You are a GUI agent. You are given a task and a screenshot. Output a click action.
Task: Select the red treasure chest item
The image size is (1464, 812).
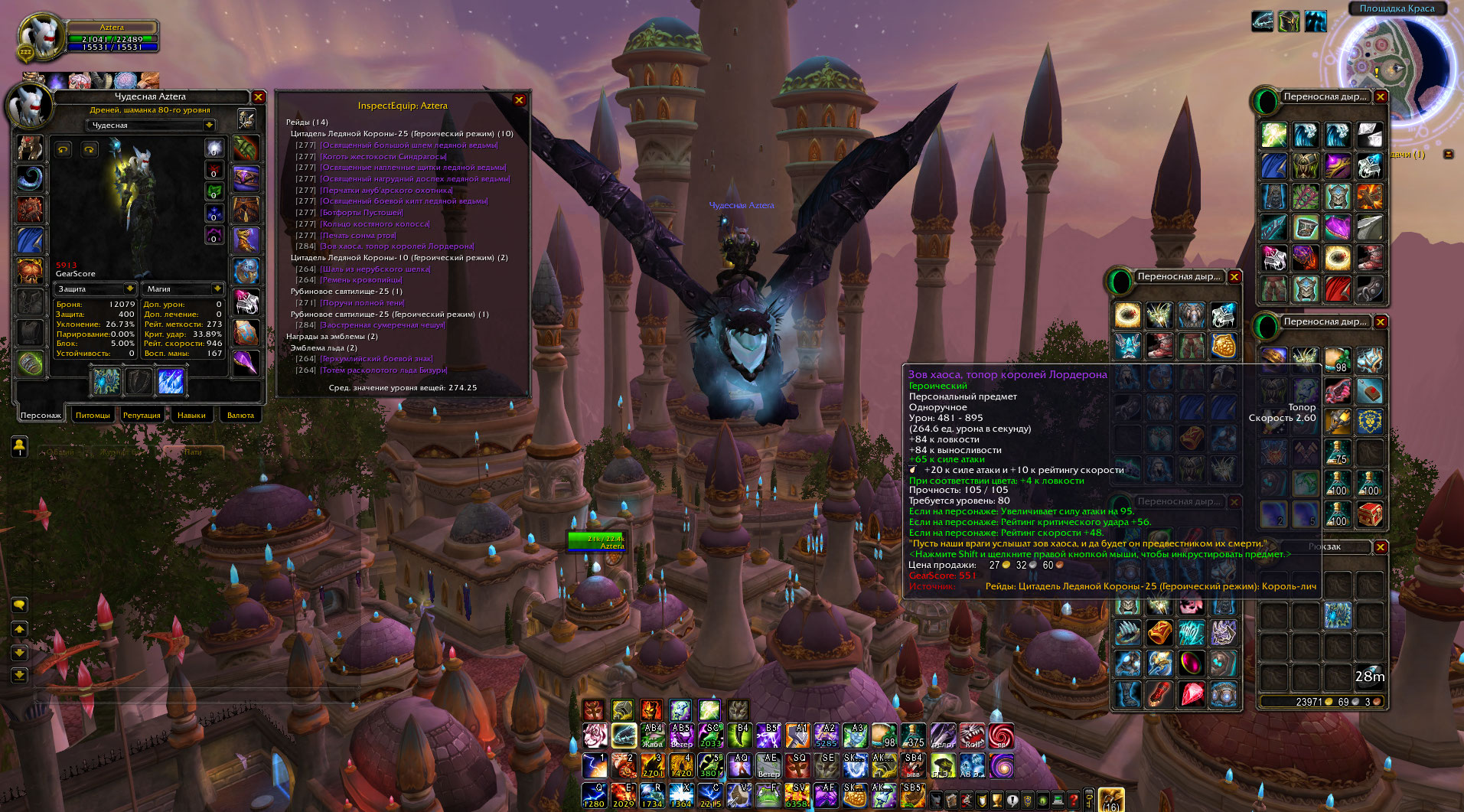click(x=1370, y=514)
